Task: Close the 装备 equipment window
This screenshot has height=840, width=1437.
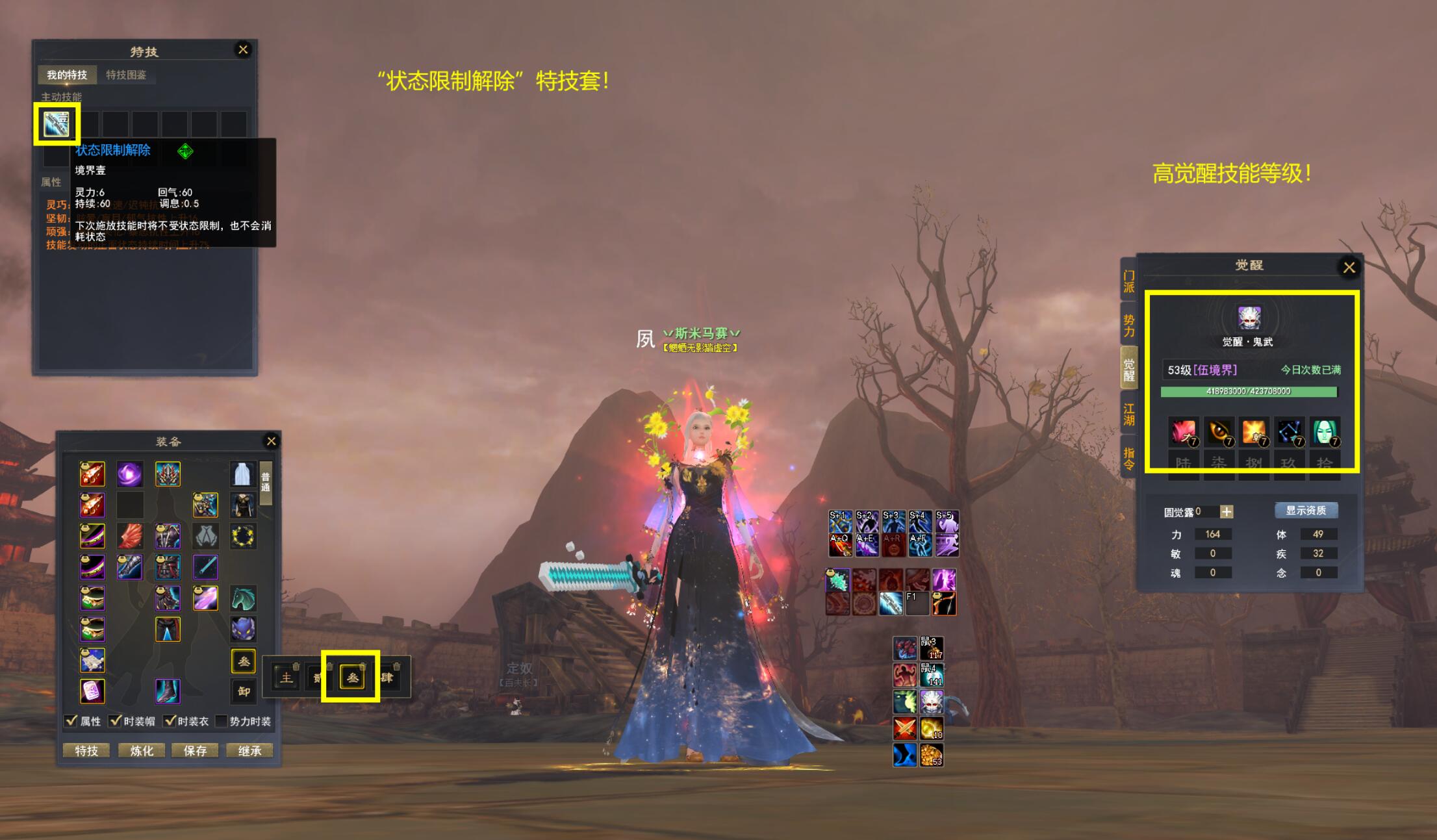Action: 272,442
